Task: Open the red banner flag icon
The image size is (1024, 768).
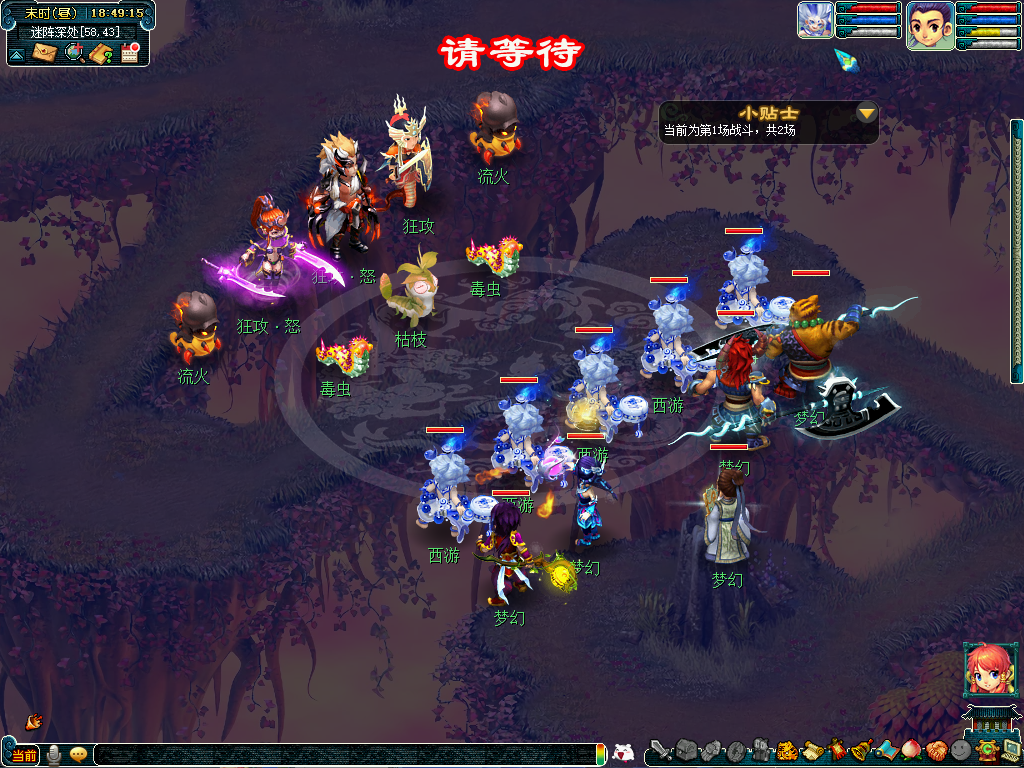Action: (x=836, y=749)
